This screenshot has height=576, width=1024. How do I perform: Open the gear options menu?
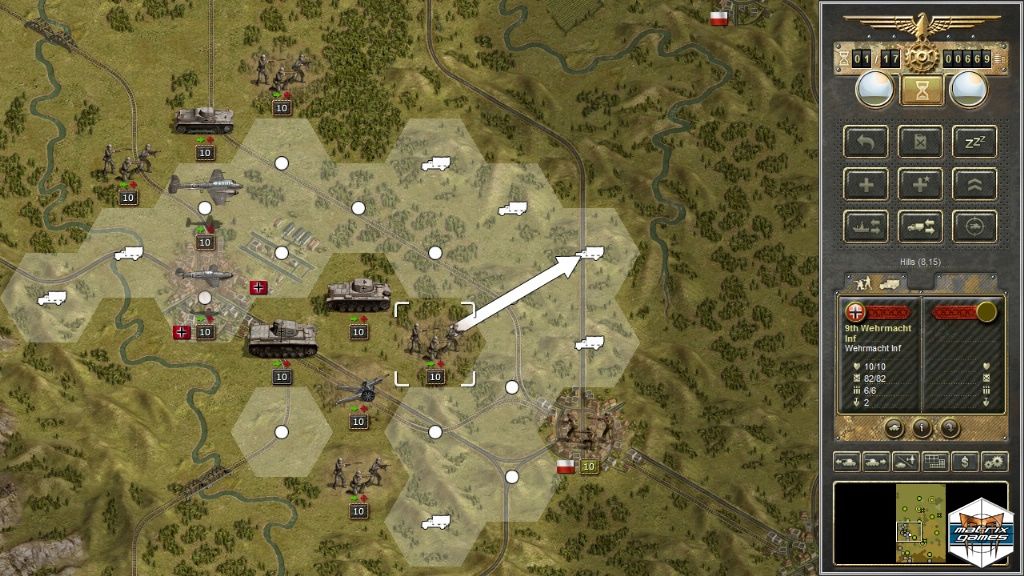(x=994, y=461)
